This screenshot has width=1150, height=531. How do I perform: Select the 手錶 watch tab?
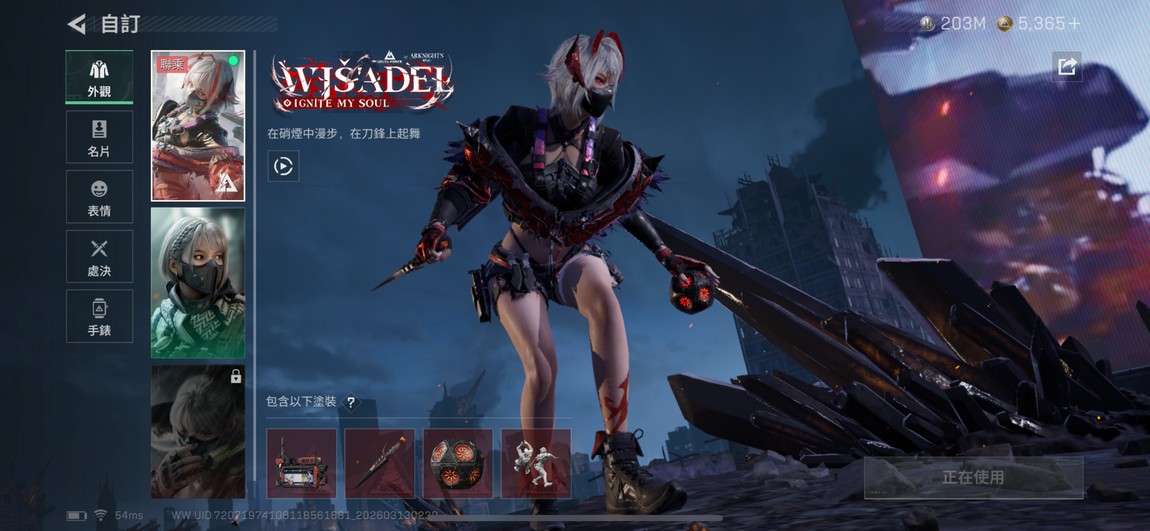click(99, 316)
